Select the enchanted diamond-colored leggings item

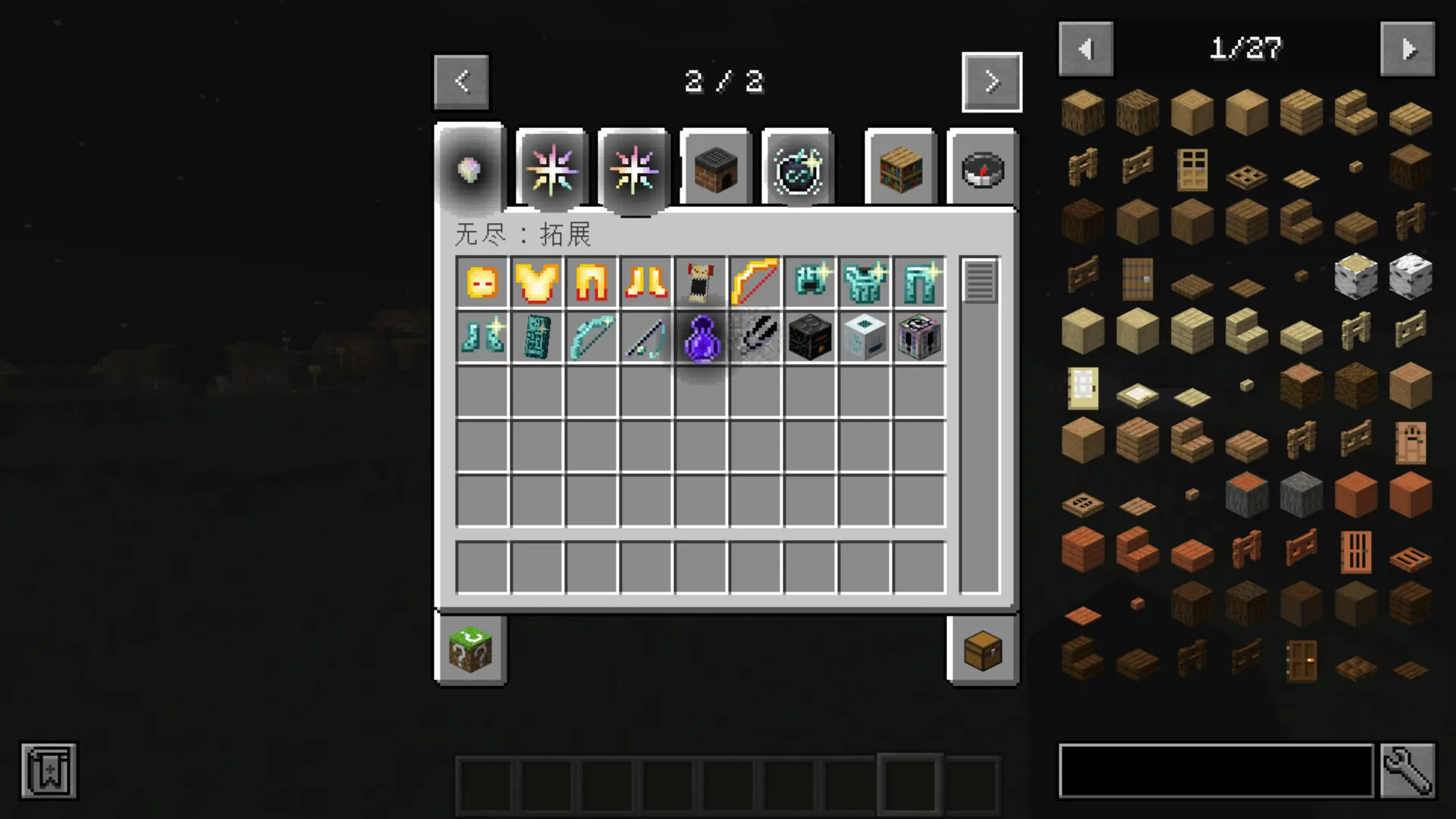click(x=918, y=283)
